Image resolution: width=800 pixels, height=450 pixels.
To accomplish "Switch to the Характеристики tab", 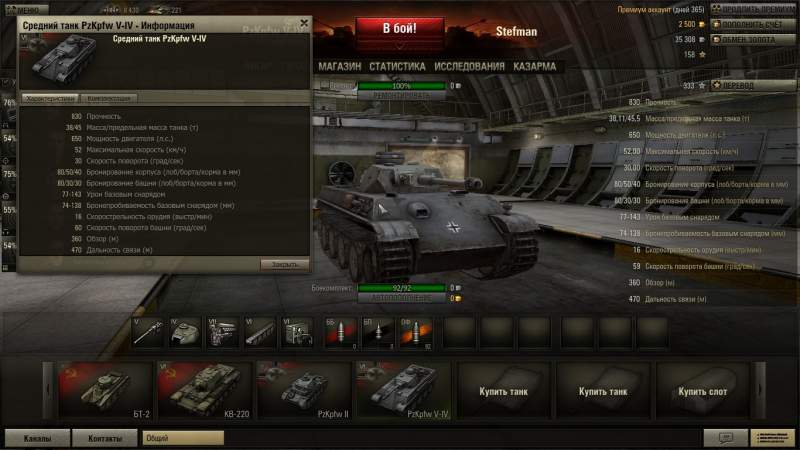I will click(49, 99).
